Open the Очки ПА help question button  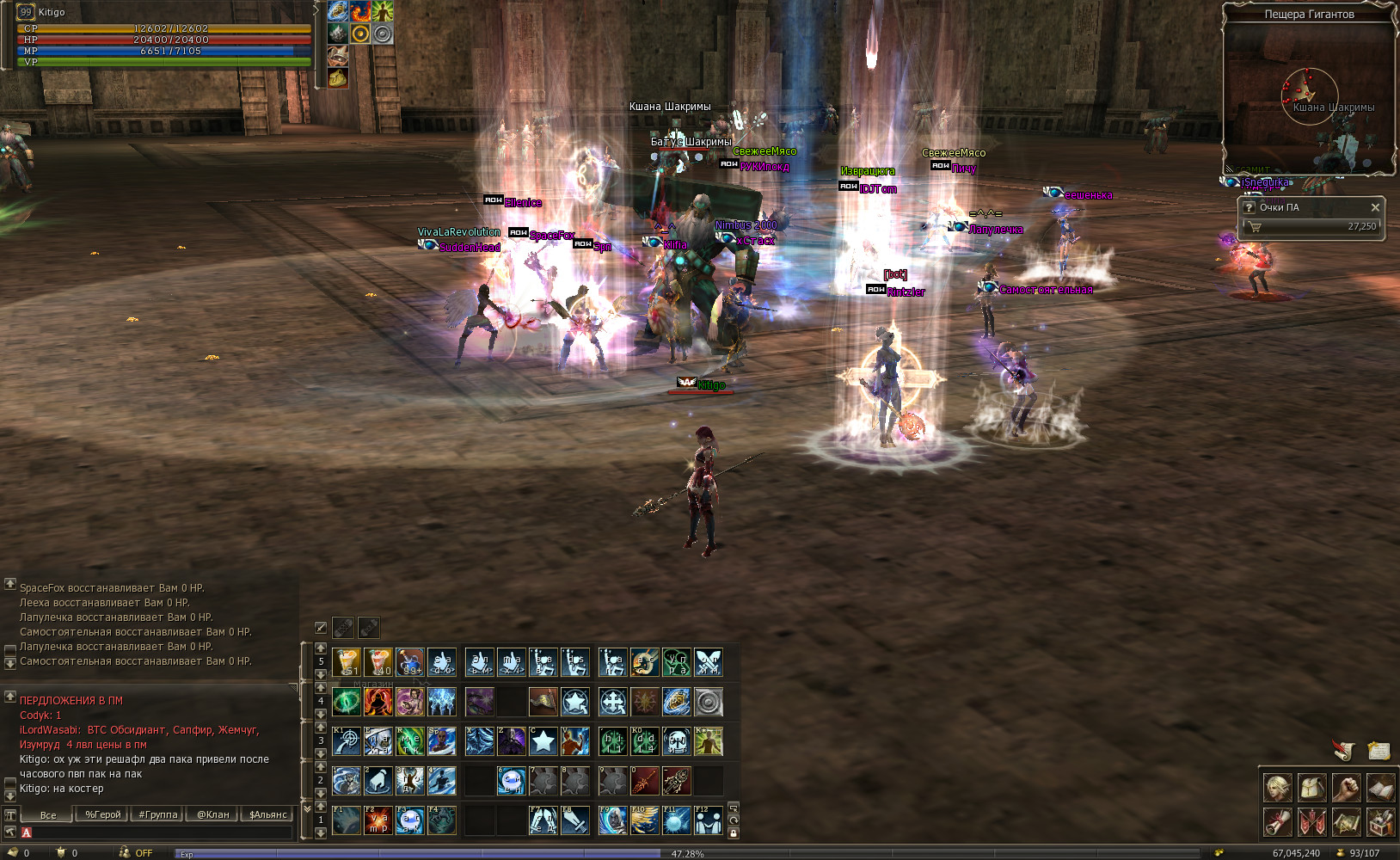tap(1249, 207)
